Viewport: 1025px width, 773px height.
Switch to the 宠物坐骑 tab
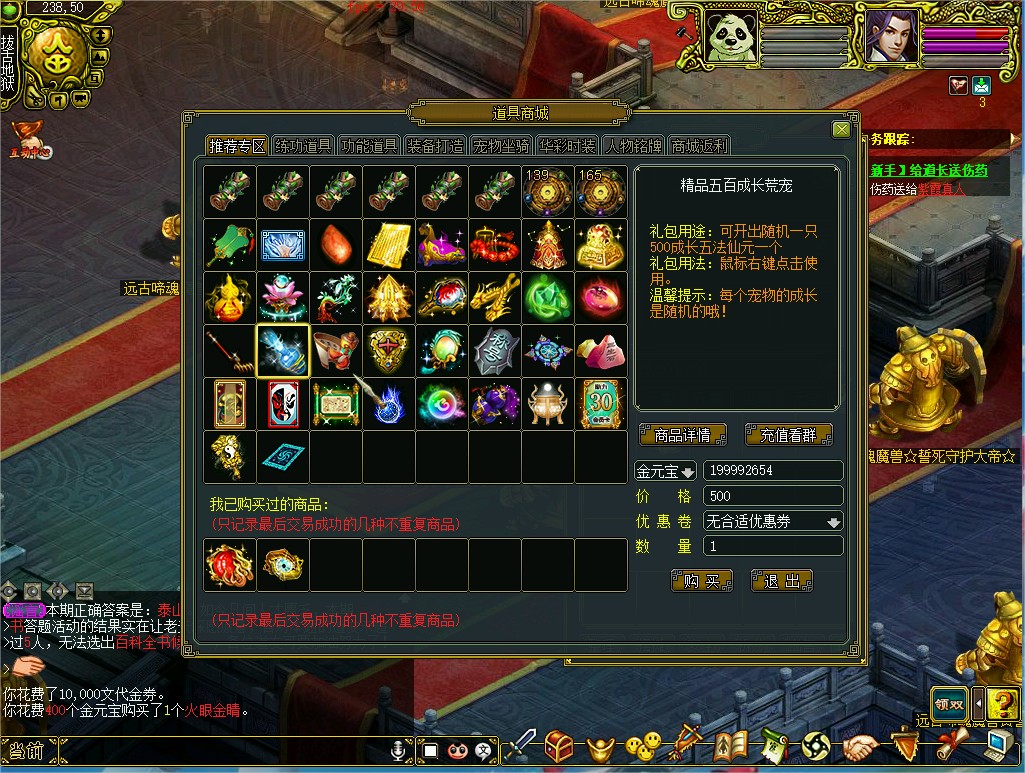[501, 146]
